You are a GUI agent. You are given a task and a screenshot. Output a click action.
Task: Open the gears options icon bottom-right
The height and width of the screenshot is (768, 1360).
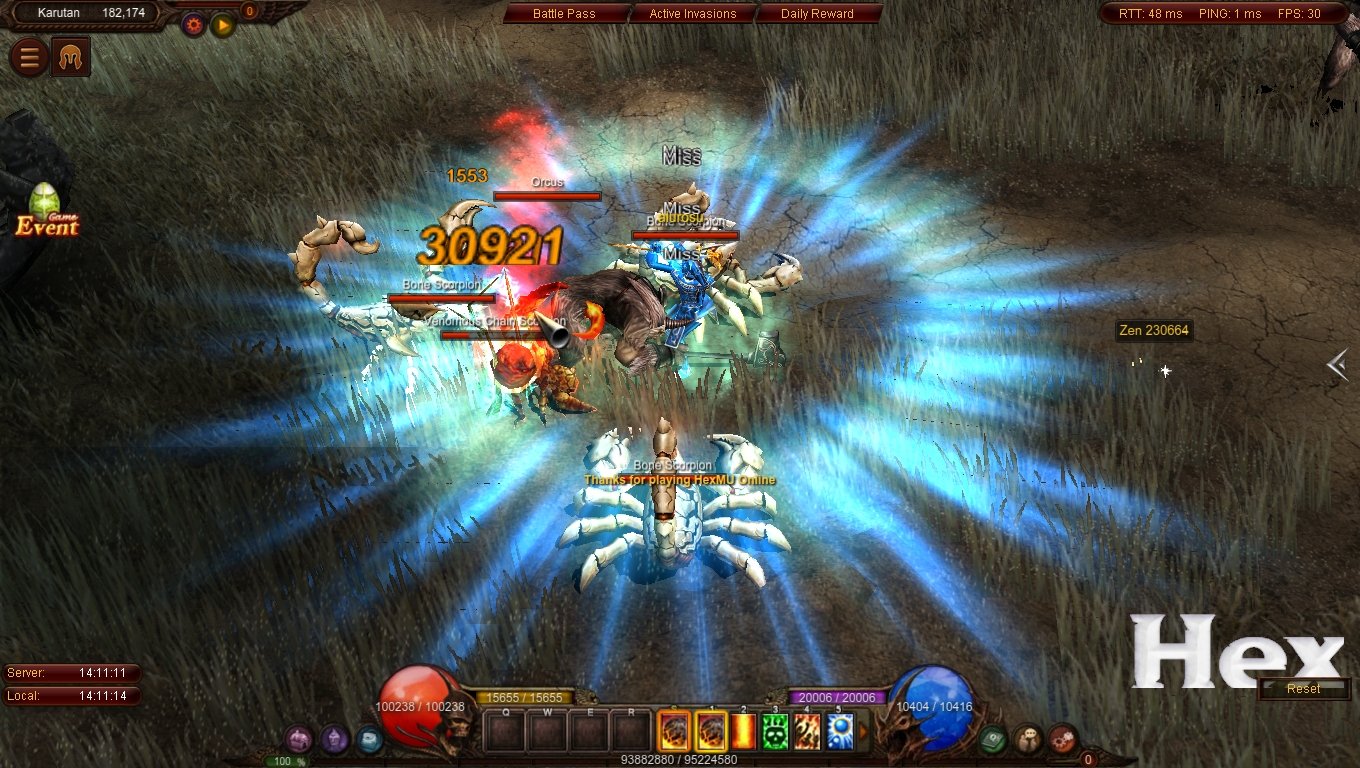click(1063, 740)
